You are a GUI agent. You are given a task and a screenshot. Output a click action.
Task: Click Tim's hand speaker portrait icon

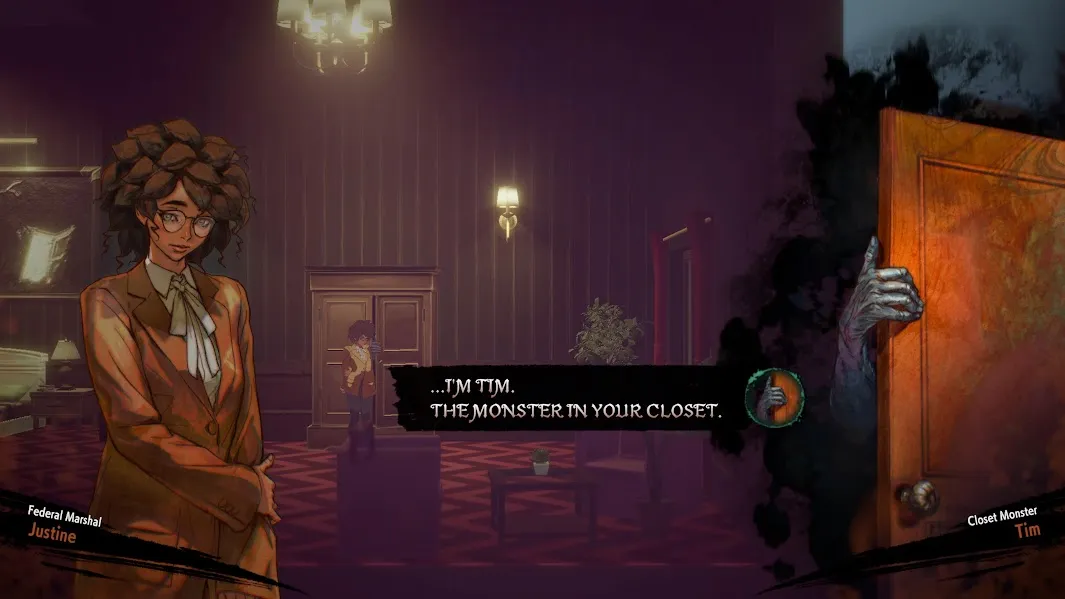774,397
